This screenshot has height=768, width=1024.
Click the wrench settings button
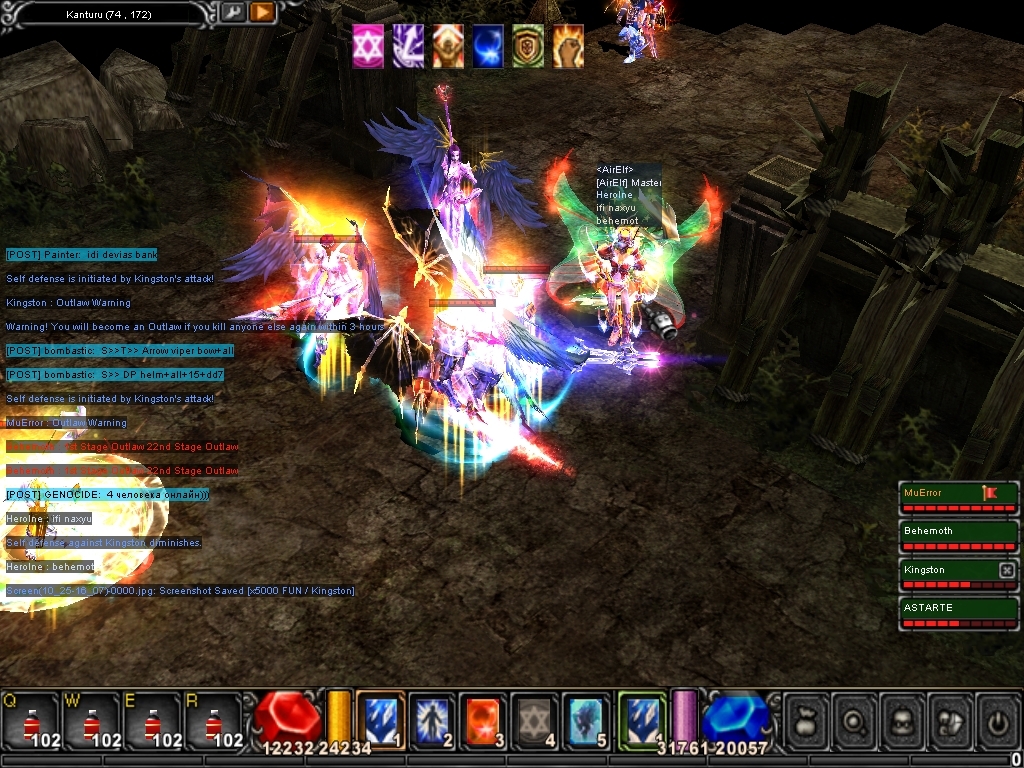[x=232, y=13]
